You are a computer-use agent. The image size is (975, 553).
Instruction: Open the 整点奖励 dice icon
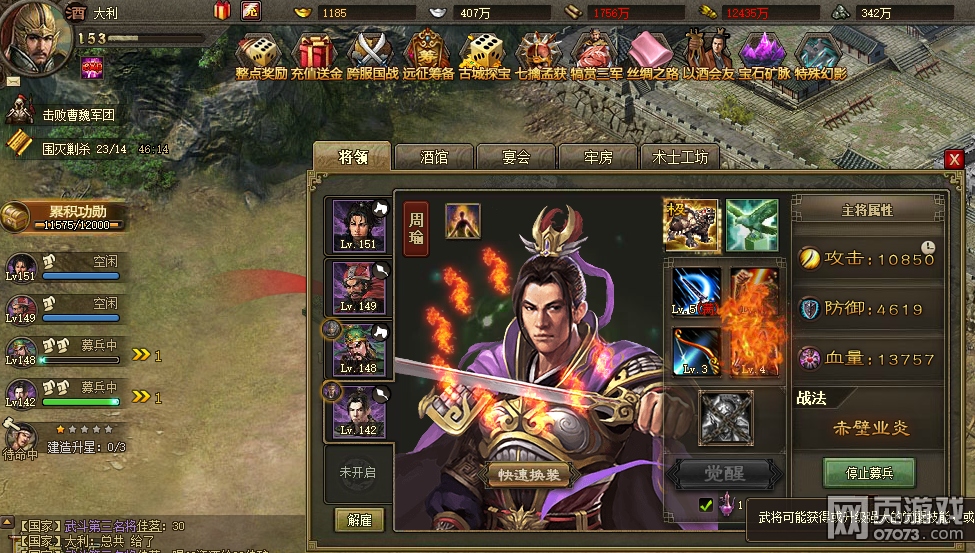point(261,56)
